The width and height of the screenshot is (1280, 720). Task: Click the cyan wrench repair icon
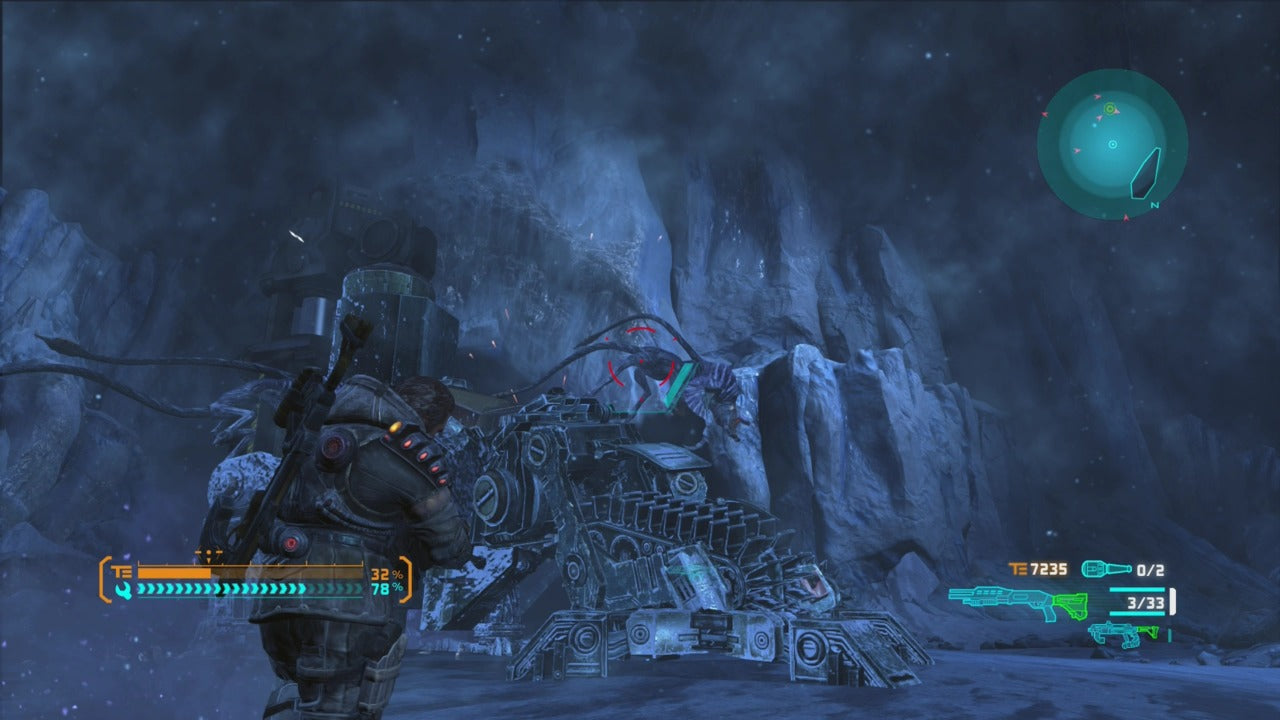(125, 590)
